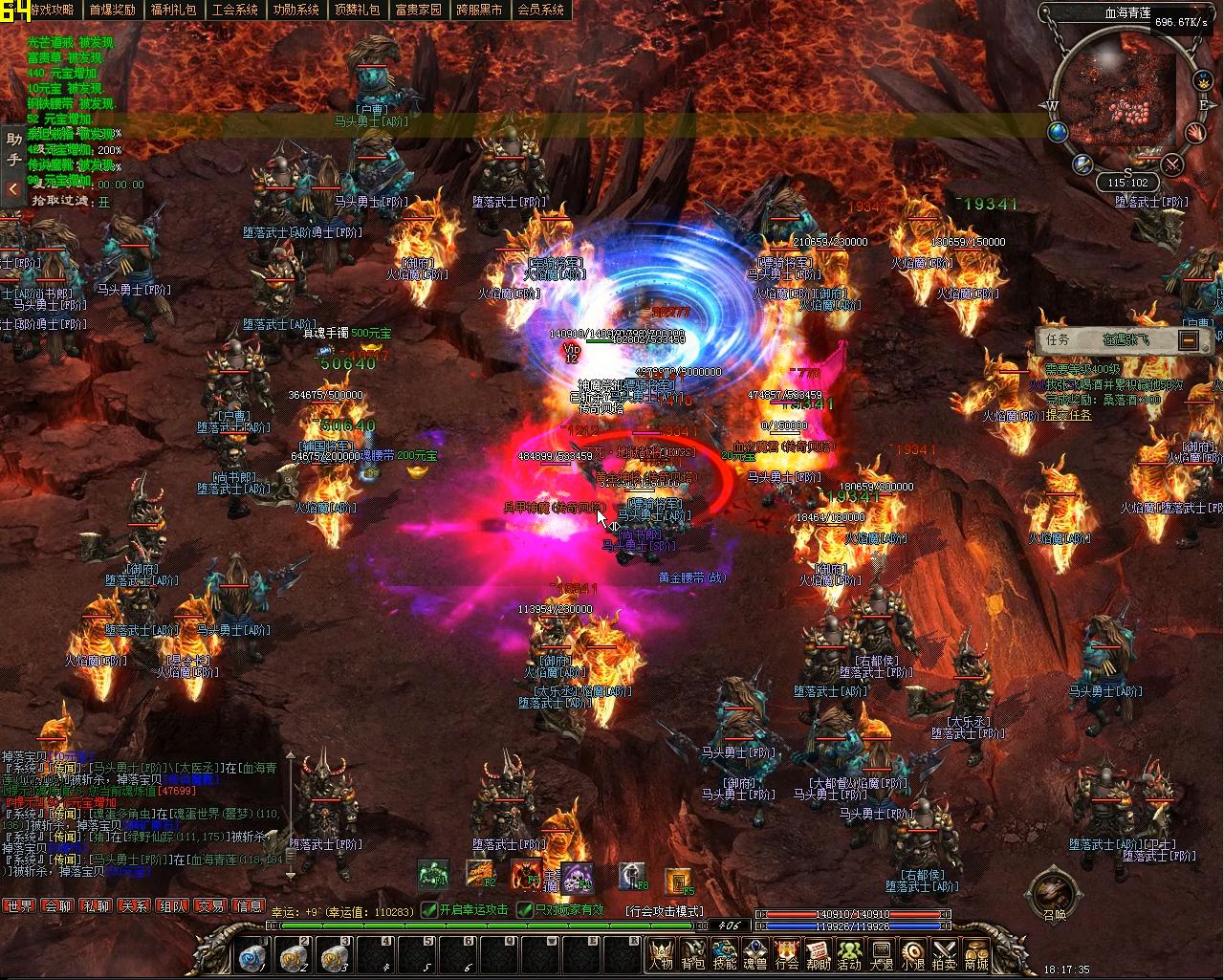
Task: Open the 背包 backpack inventory
Action: click(693, 954)
